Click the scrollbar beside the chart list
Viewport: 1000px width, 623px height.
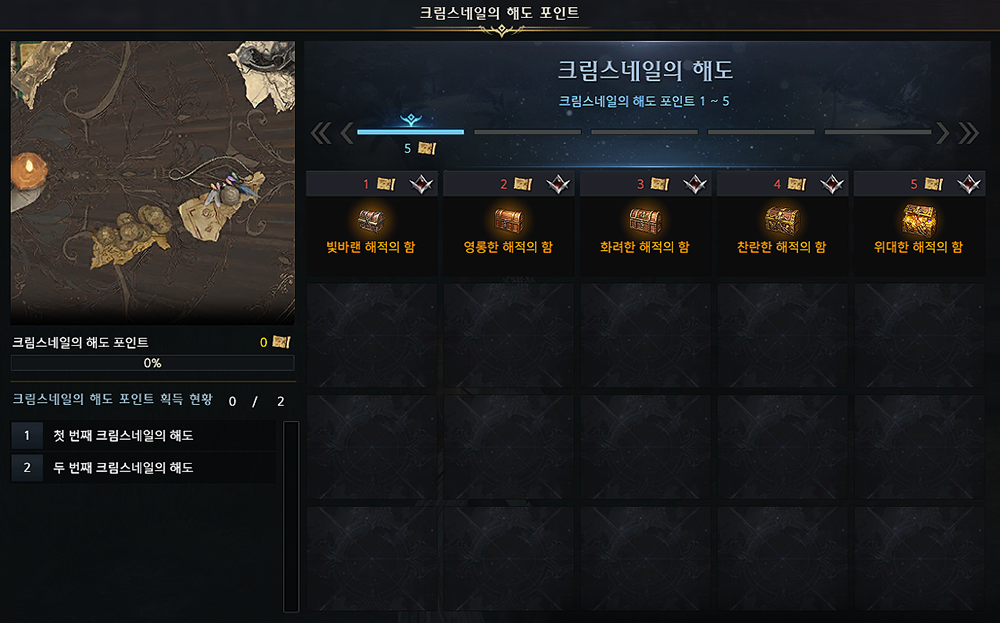[291, 515]
